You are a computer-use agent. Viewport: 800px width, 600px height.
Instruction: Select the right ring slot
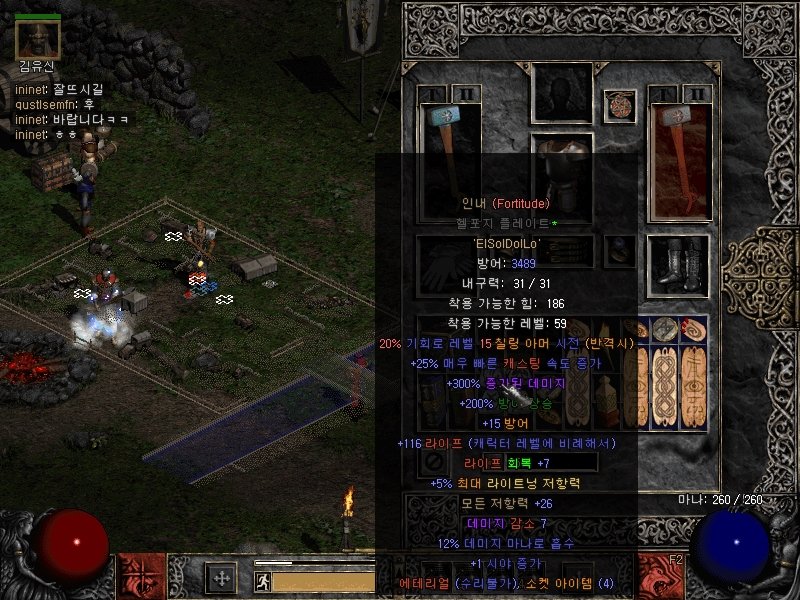619,250
